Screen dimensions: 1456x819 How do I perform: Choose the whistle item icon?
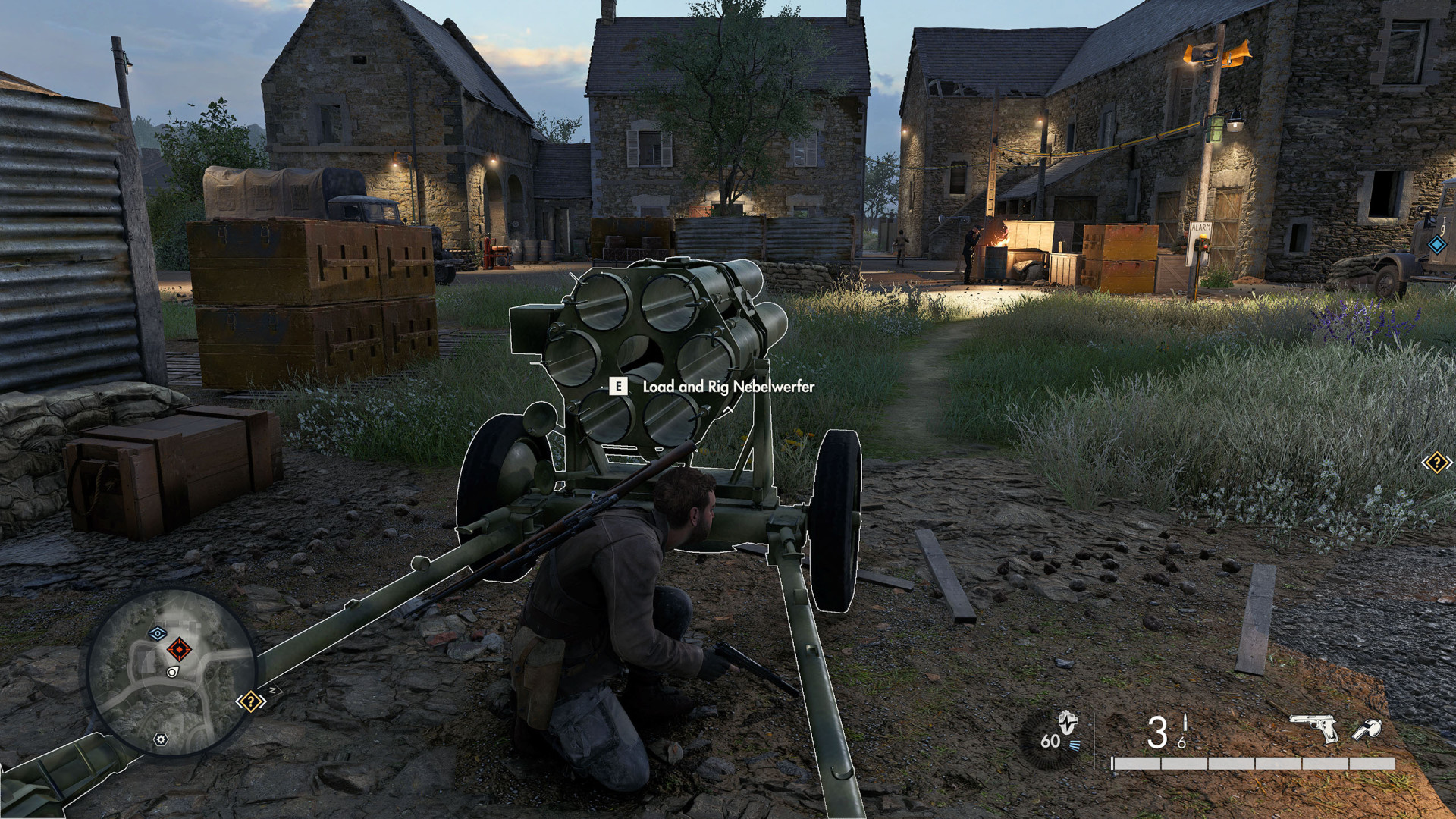tap(1367, 730)
